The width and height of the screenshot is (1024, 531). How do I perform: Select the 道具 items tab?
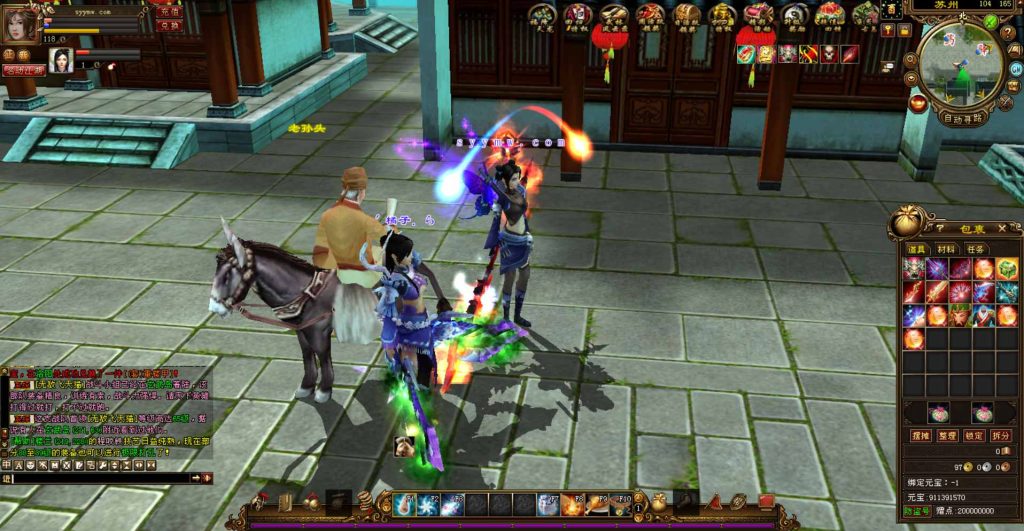tap(916, 249)
